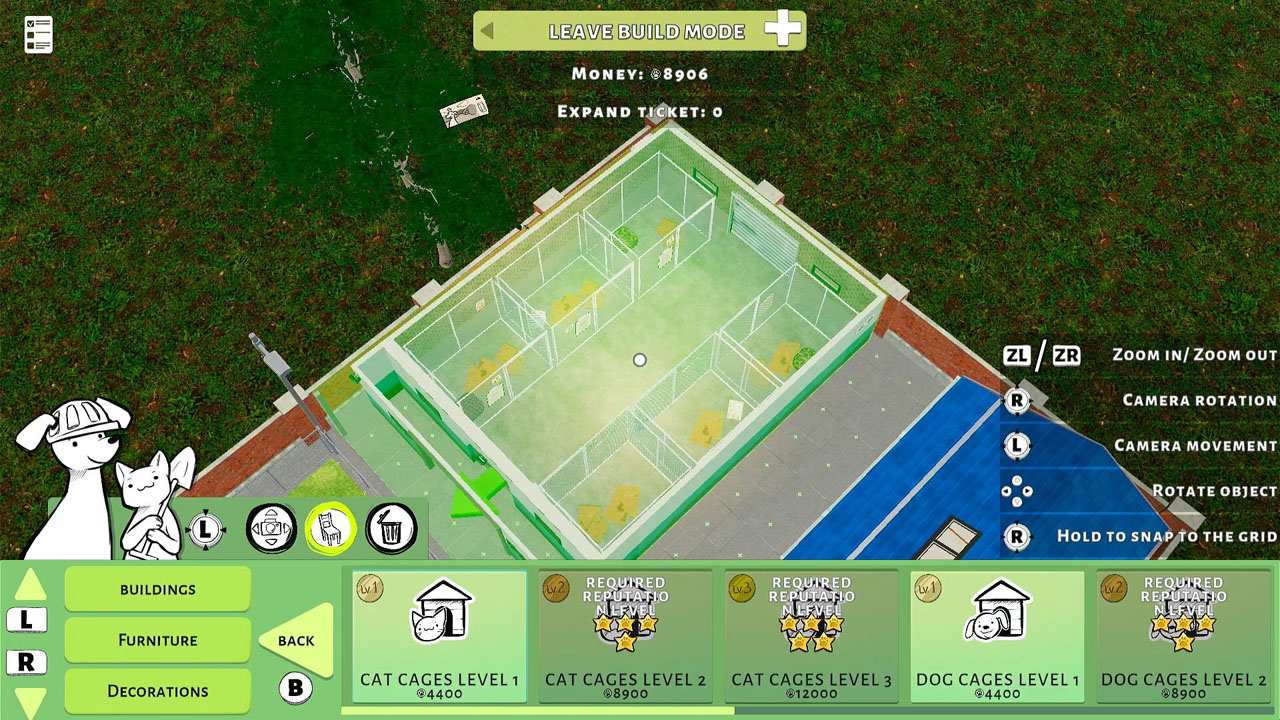Toggle snap to grid hold icon
1280x720 pixels.
tap(1017, 537)
